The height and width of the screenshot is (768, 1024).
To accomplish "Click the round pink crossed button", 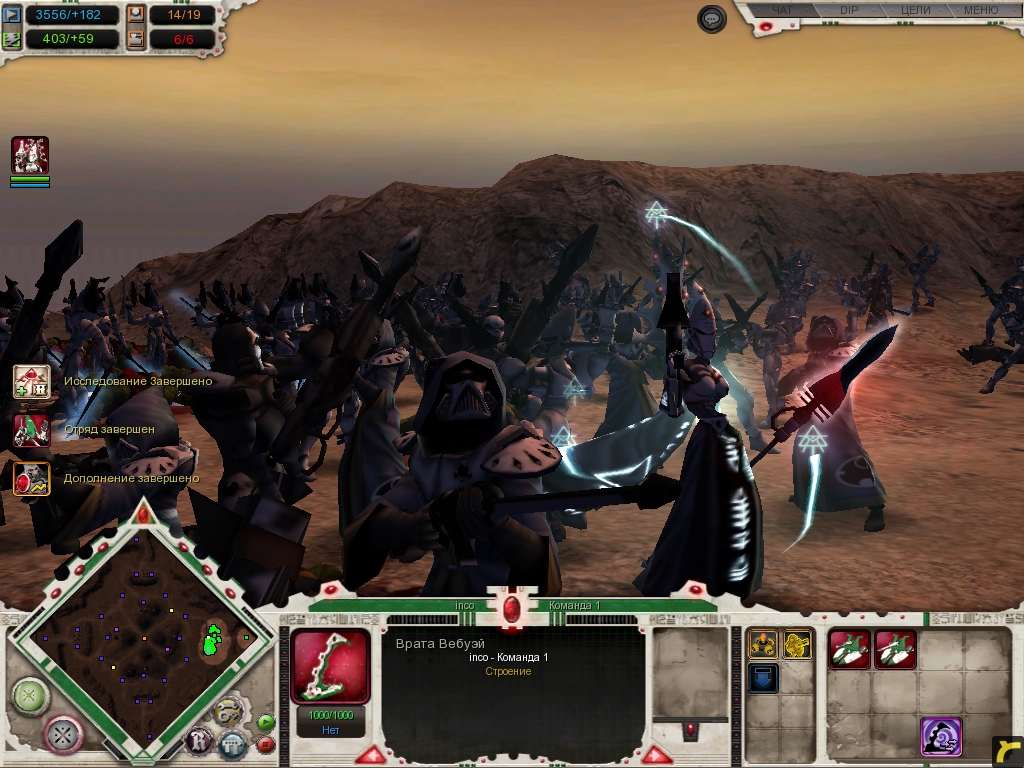I will pos(64,734).
